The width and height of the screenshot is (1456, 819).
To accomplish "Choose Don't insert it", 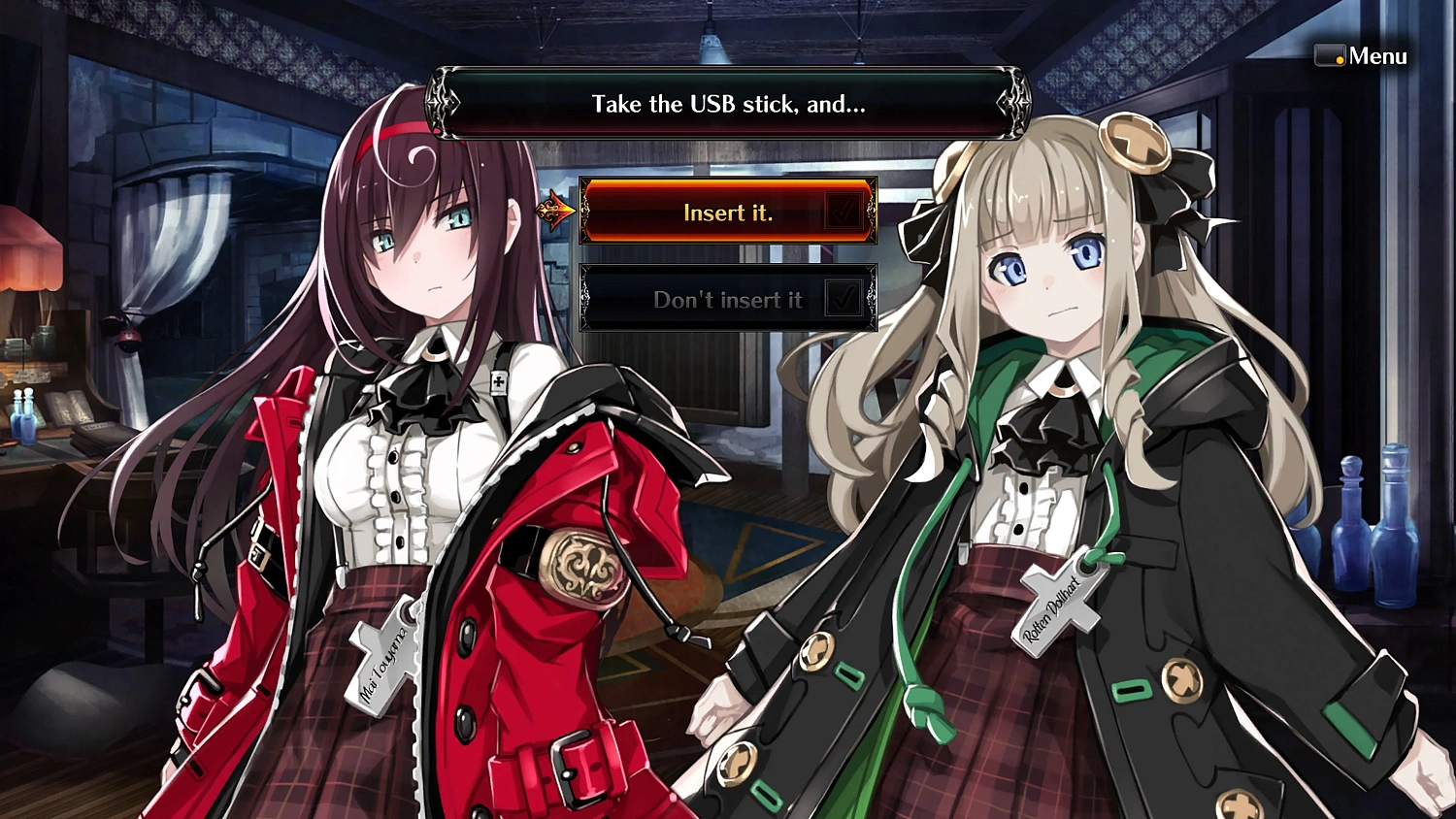I will (728, 299).
